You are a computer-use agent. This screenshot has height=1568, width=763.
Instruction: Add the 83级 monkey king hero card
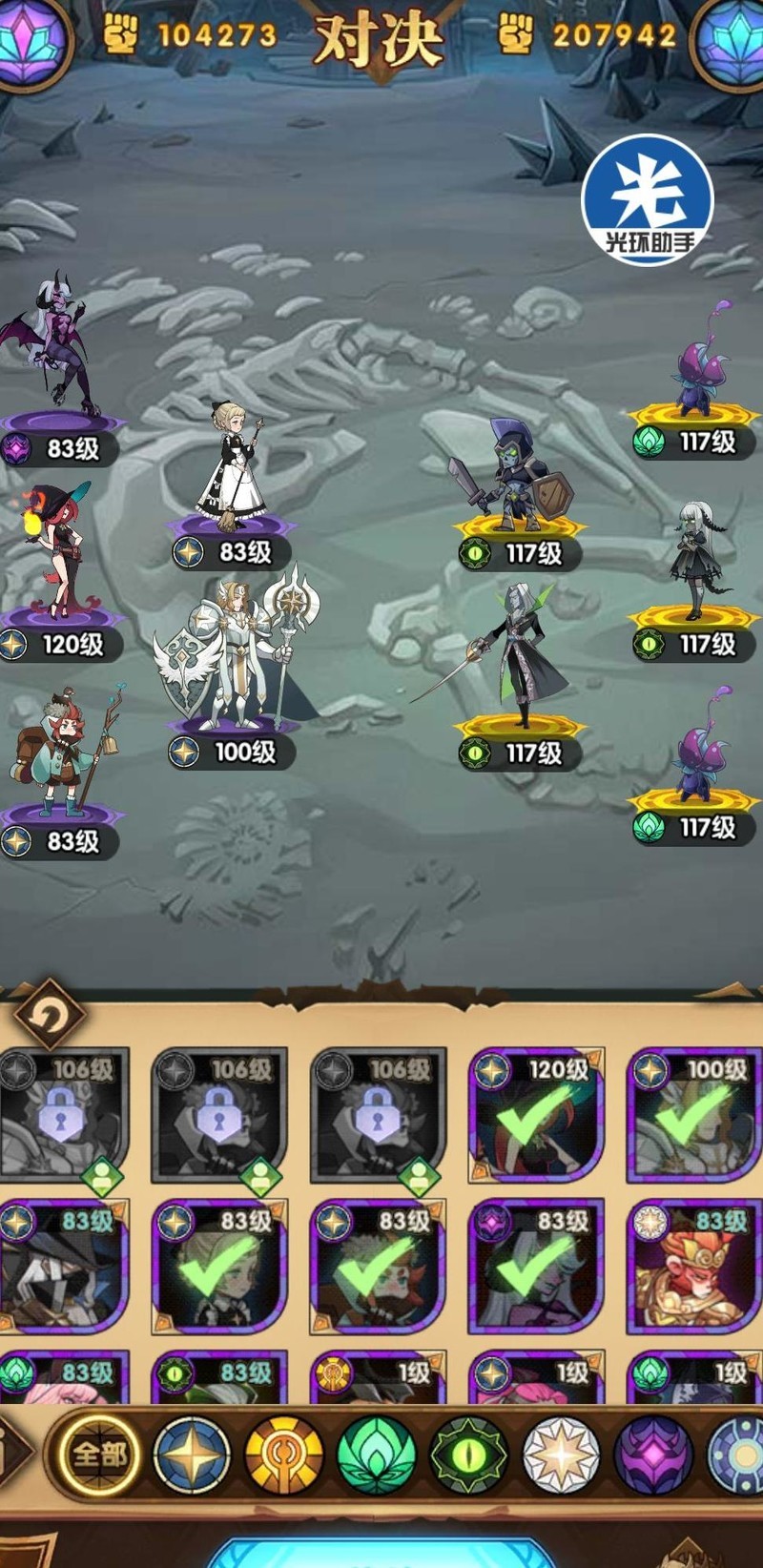pos(693,1268)
